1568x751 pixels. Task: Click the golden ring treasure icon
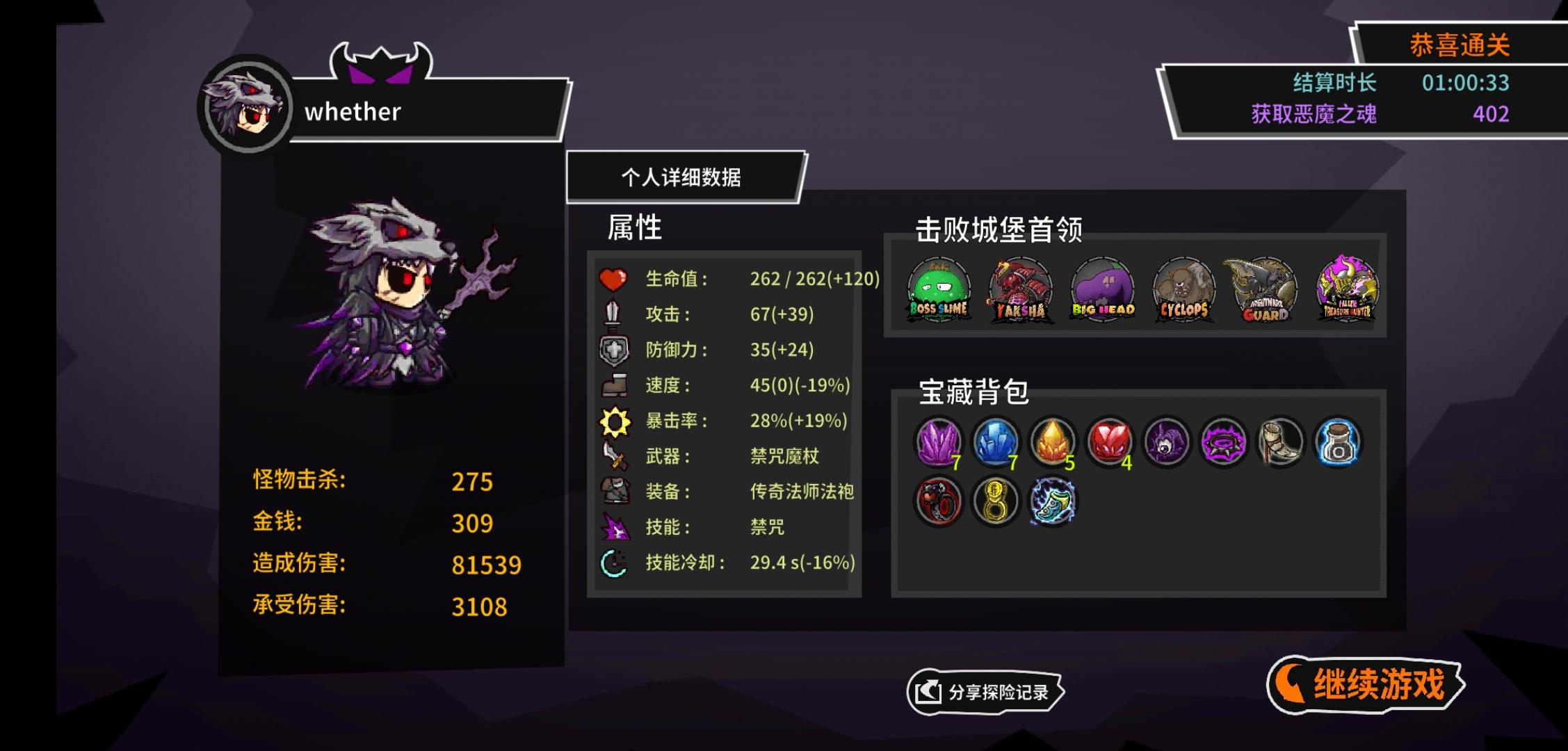(x=996, y=501)
